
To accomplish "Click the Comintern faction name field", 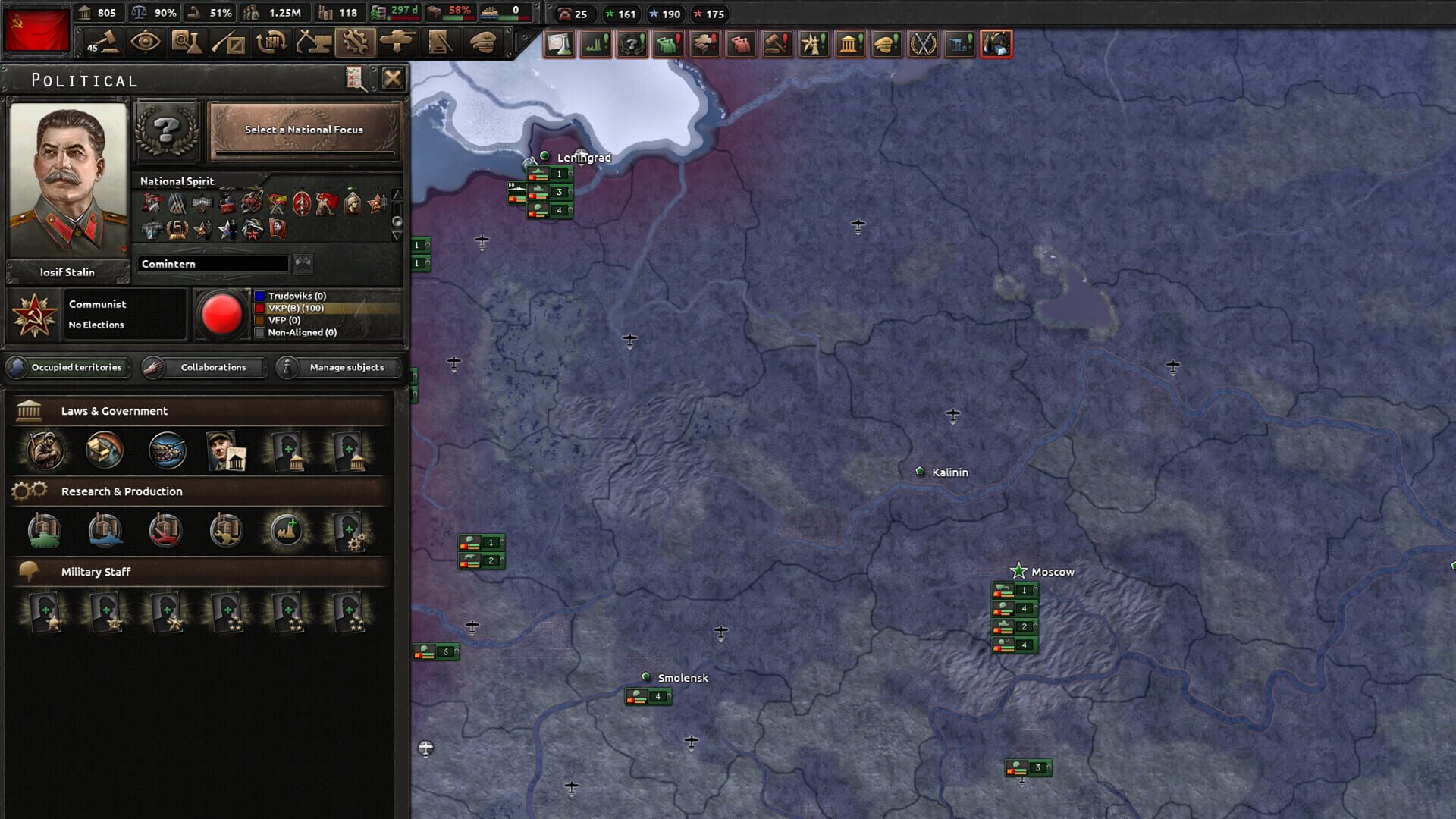I will [211, 263].
